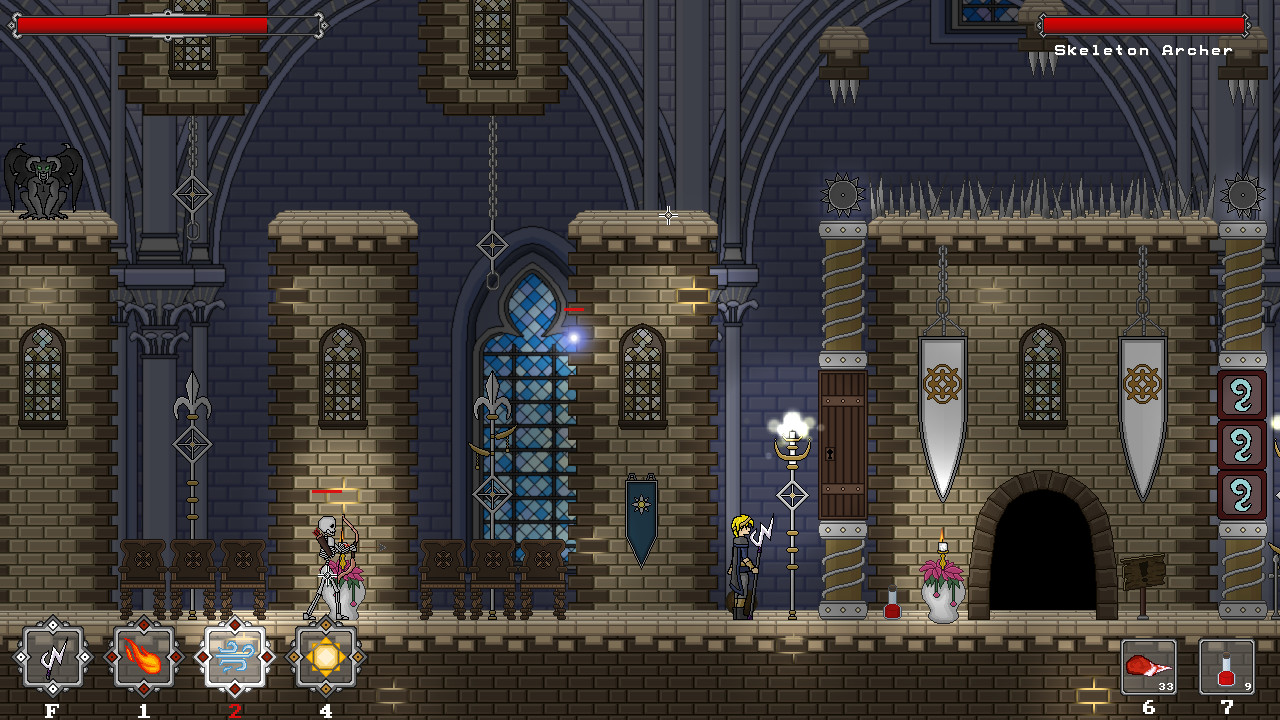Drink the red potion in slot 7
Viewport: 1280px width, 720px height.
point(1227,665)
